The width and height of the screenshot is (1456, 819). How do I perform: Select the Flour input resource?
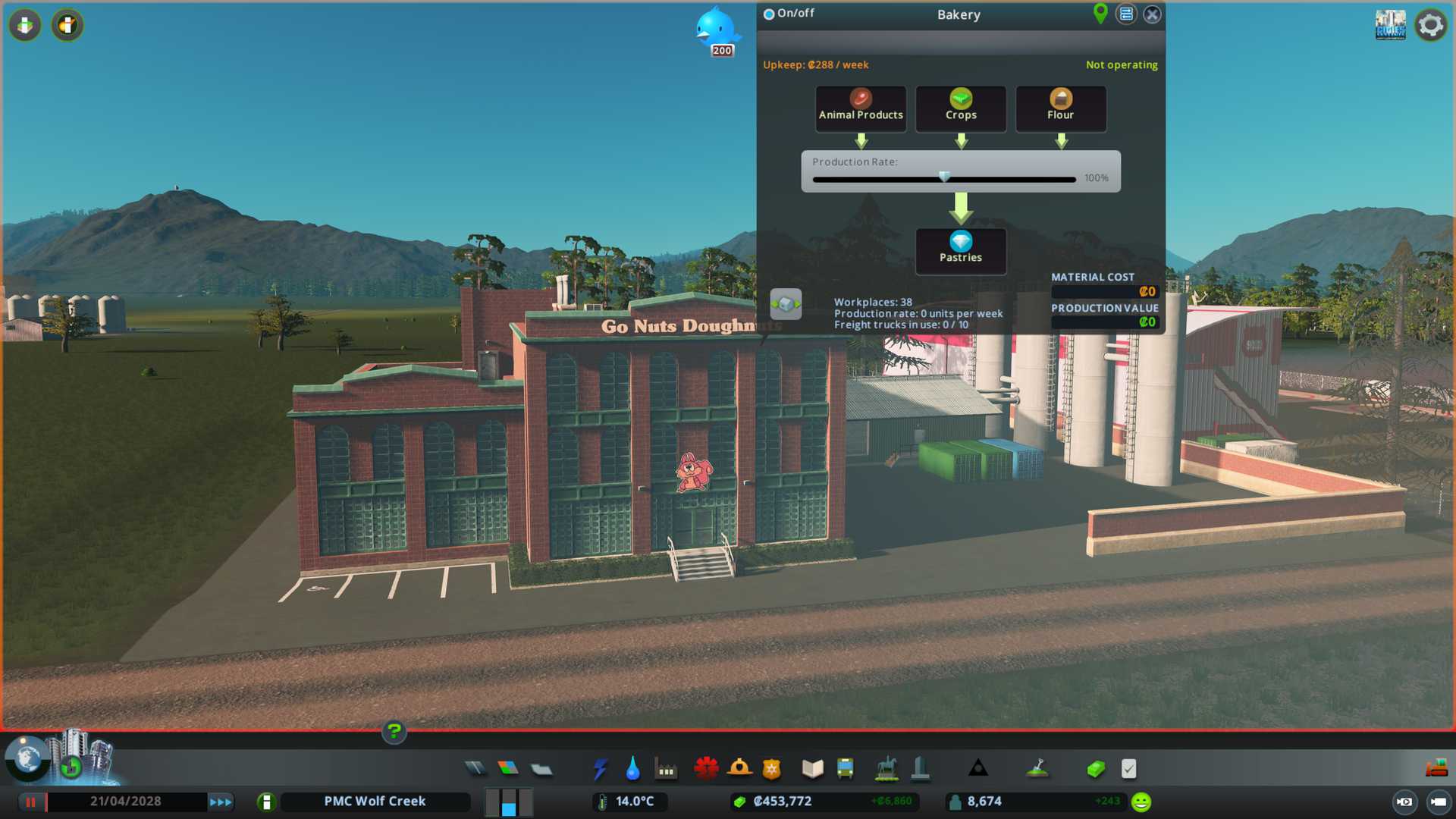tap(1060, 108)
